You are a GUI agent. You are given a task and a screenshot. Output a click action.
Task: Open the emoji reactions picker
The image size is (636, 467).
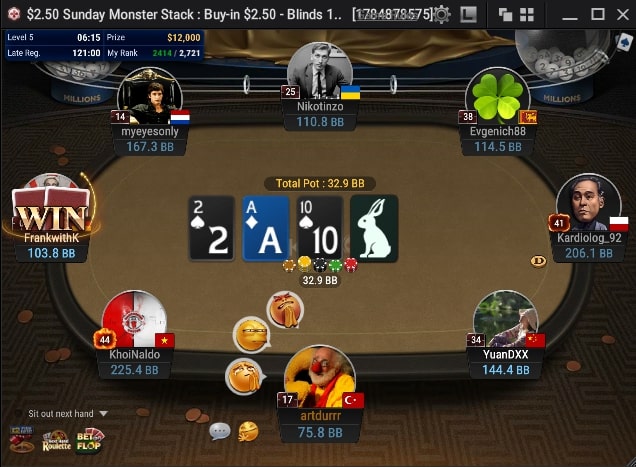click(x=247, y=431)
